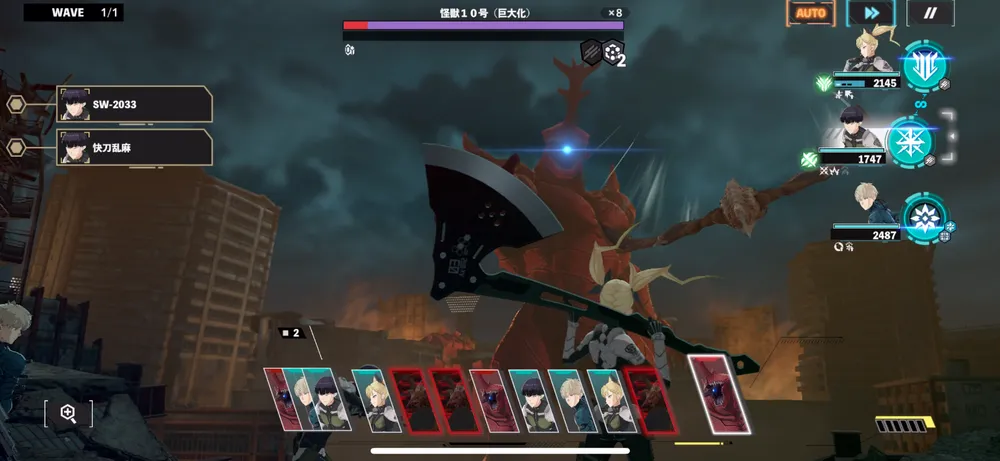
Task: Activate the silver-haired character's skill icon
Action: pyautogui.click(x=925, y=219)
